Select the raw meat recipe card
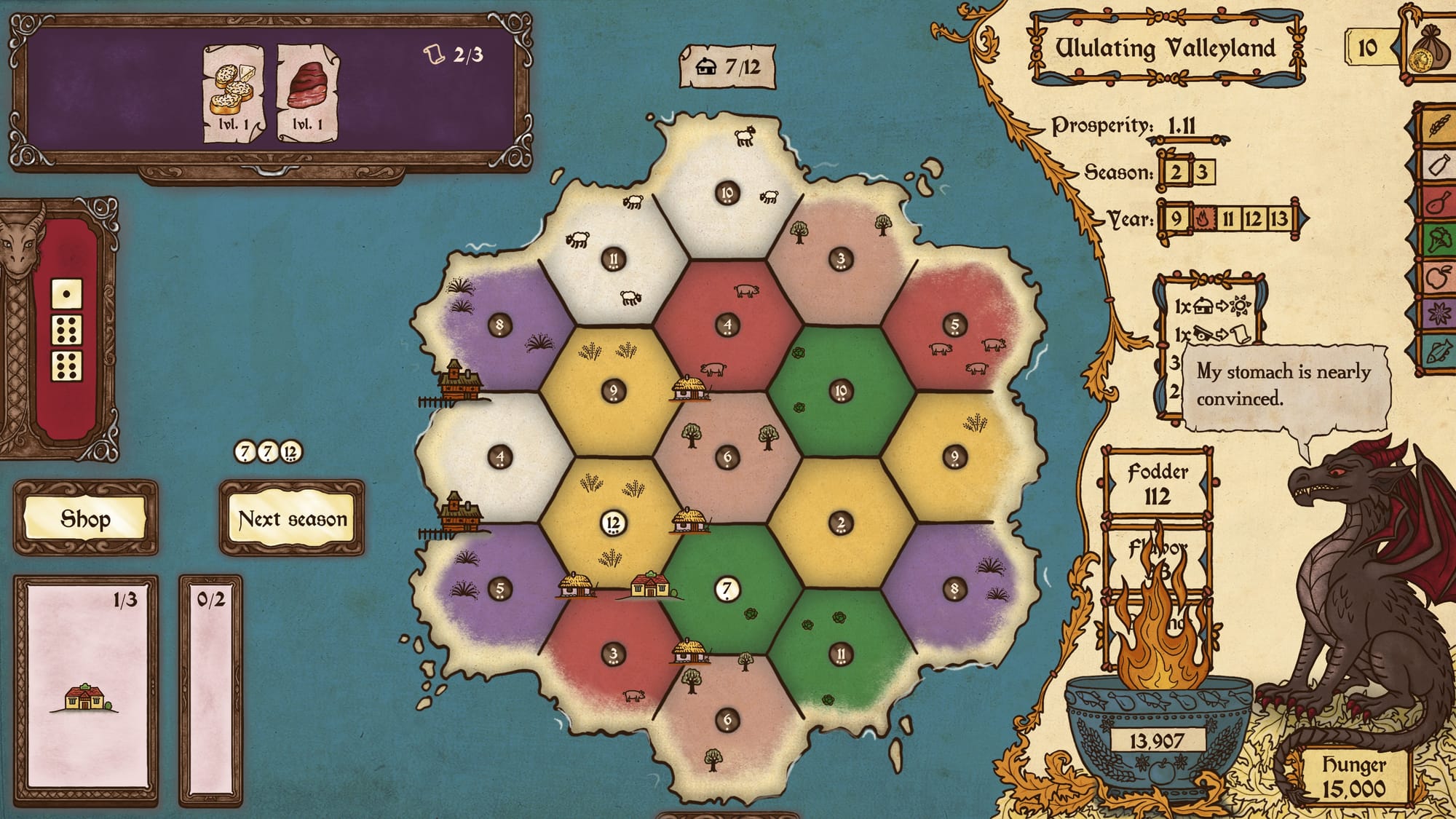Image resolution: width=1456 pixels, height=819 pixels. tap(308, 92)
